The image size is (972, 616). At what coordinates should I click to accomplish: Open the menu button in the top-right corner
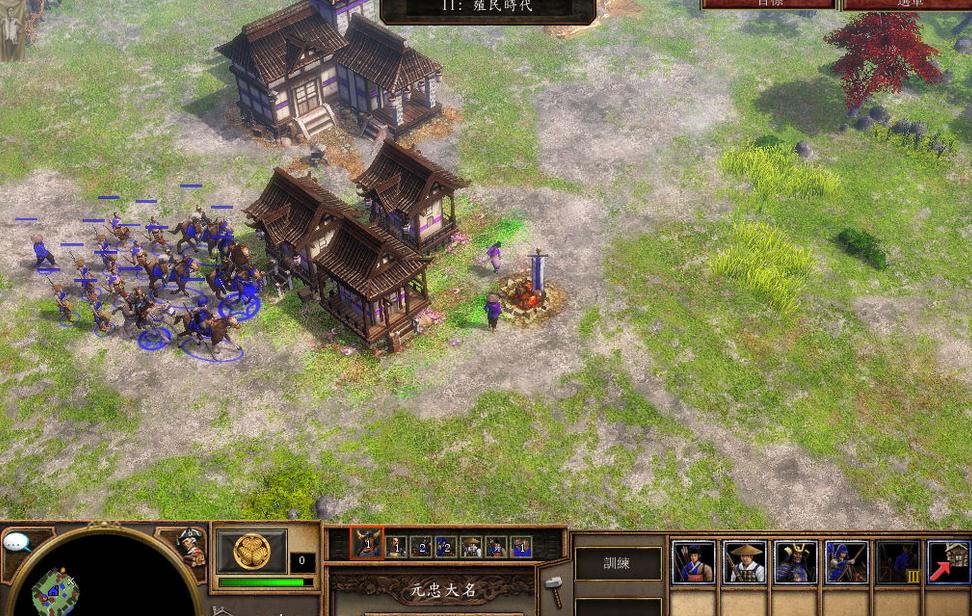click(907, 4)
